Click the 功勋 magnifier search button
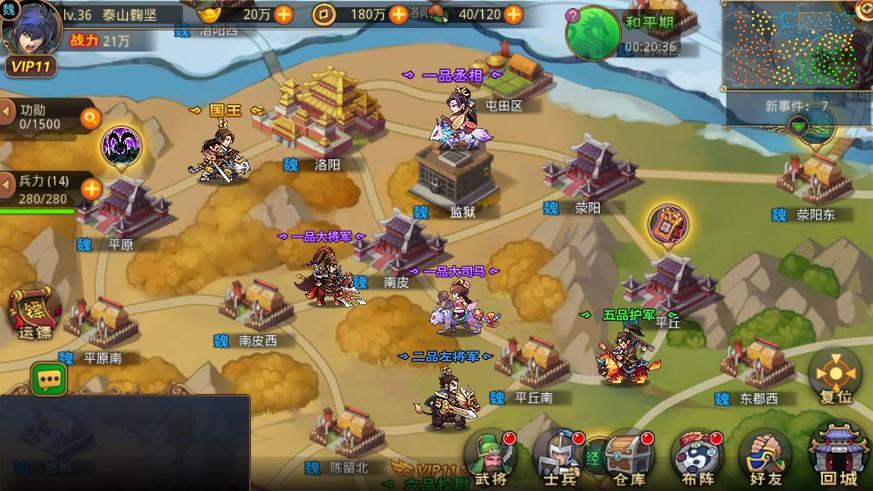 point(91,116)
